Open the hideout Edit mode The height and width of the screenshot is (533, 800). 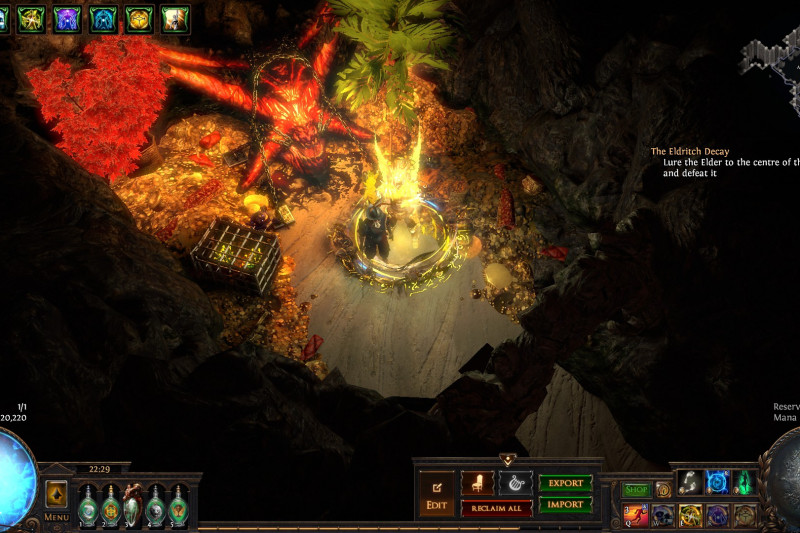click(436, 493)
